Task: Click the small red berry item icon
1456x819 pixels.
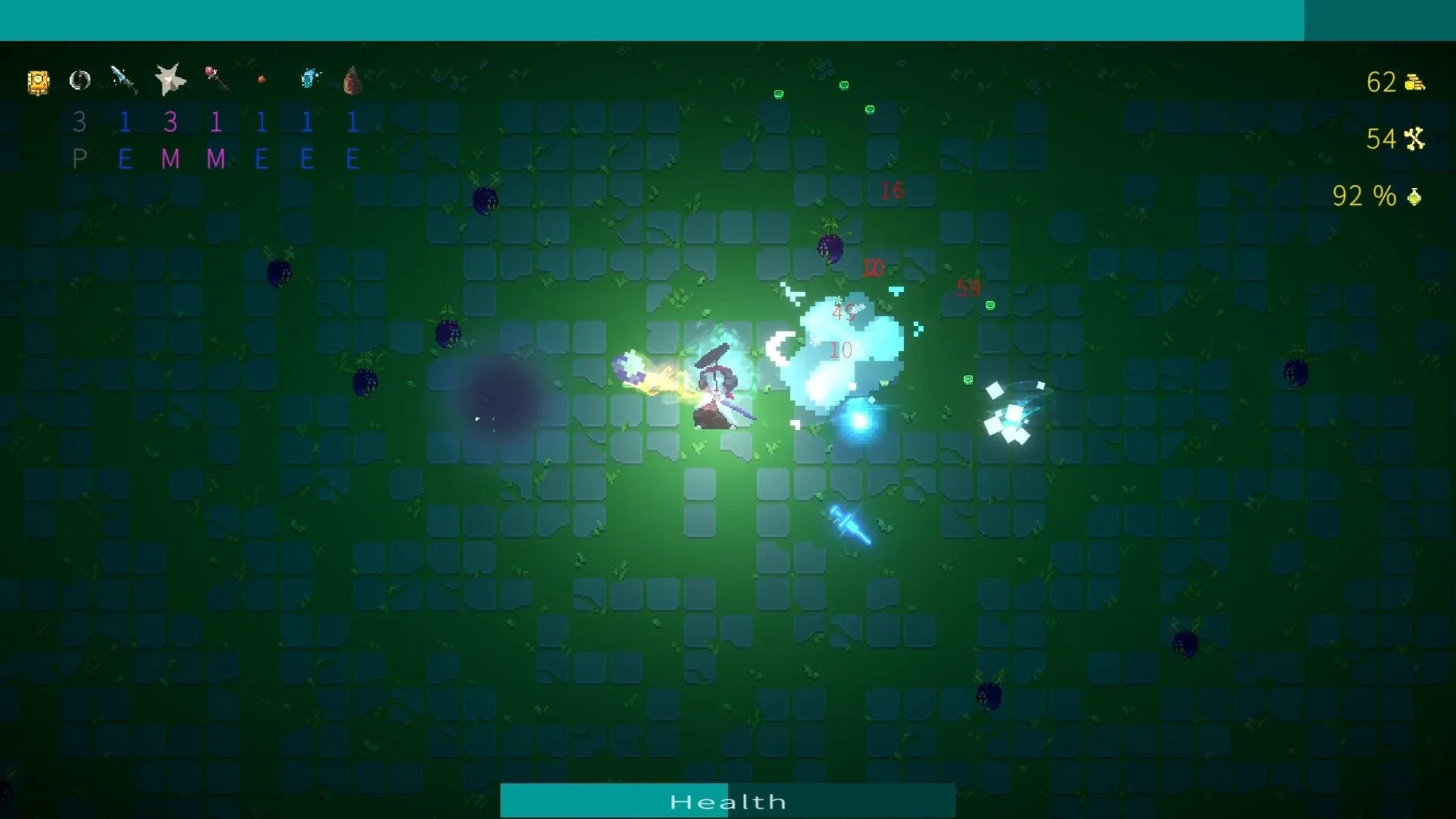Action: [262, 78]
